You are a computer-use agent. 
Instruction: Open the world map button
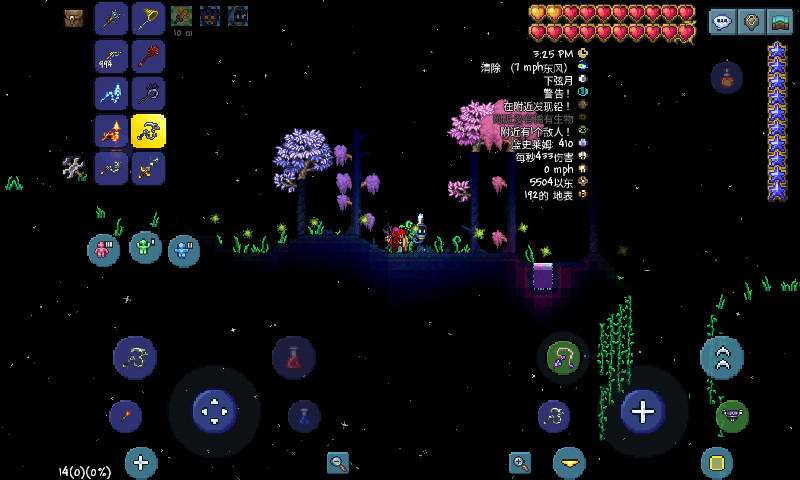coord(780,22)
